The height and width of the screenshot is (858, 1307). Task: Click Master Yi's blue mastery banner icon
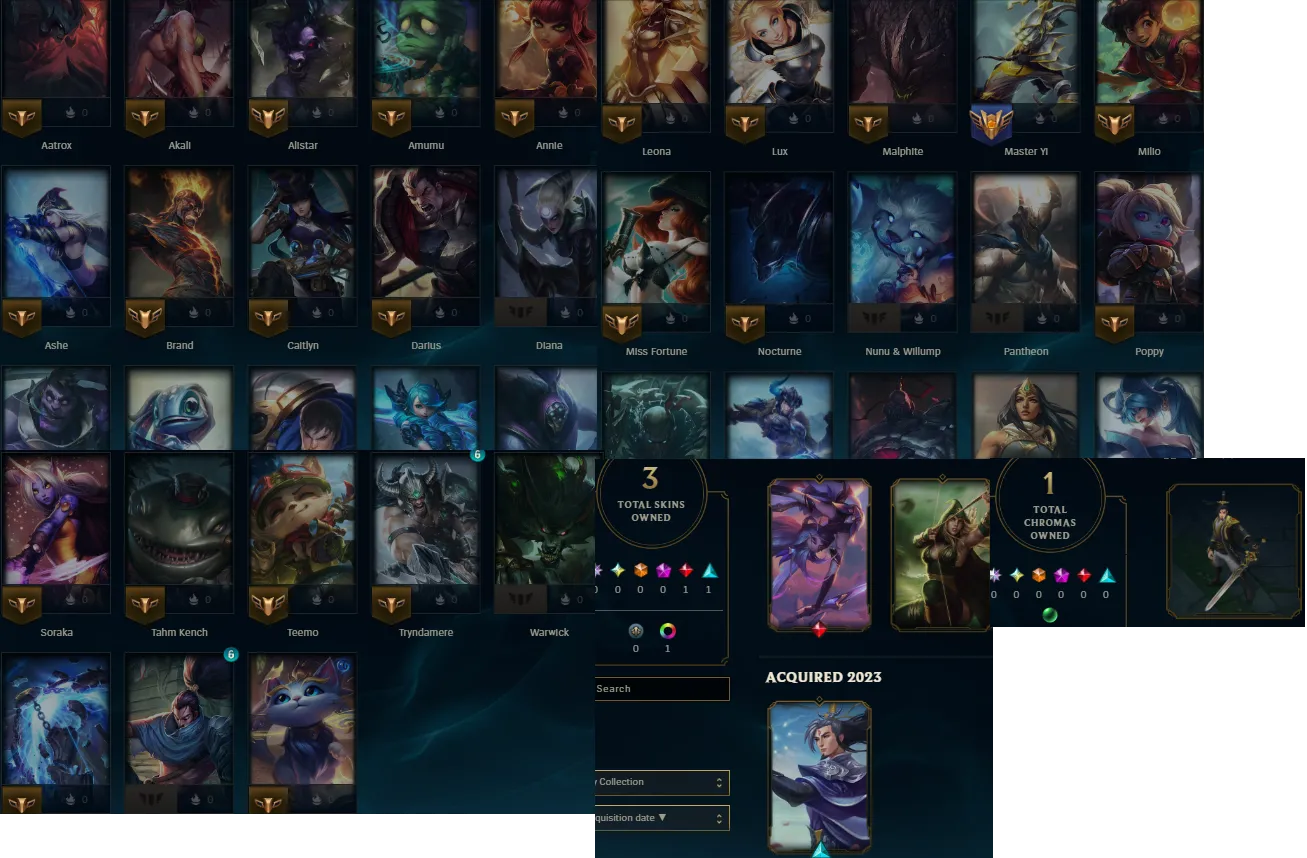coord(990,123)
